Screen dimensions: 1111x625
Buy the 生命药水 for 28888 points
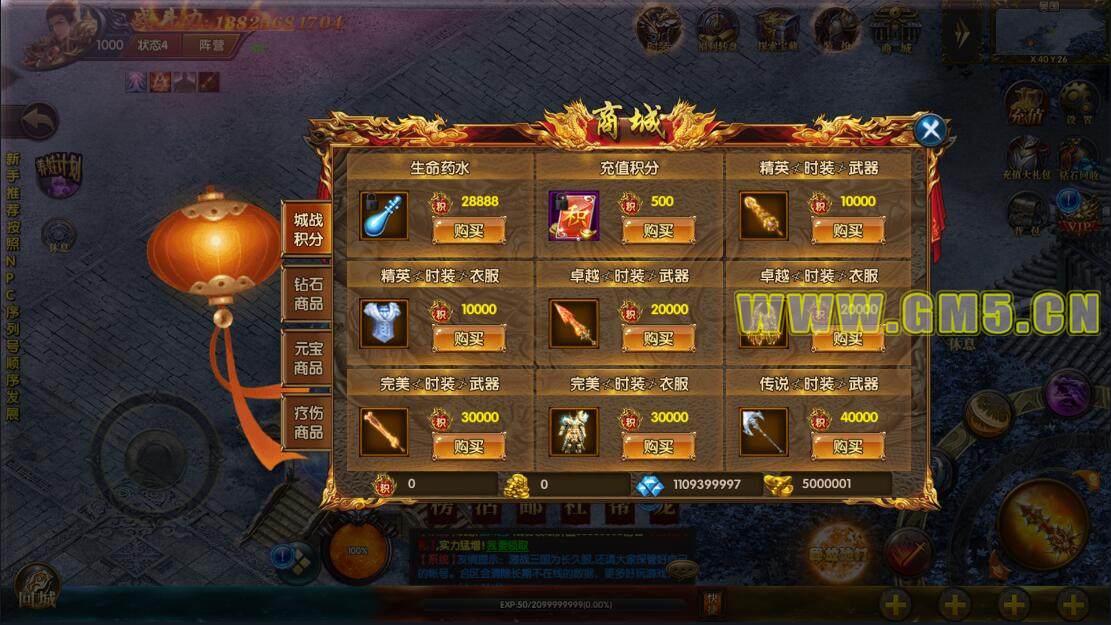[468, 231]
